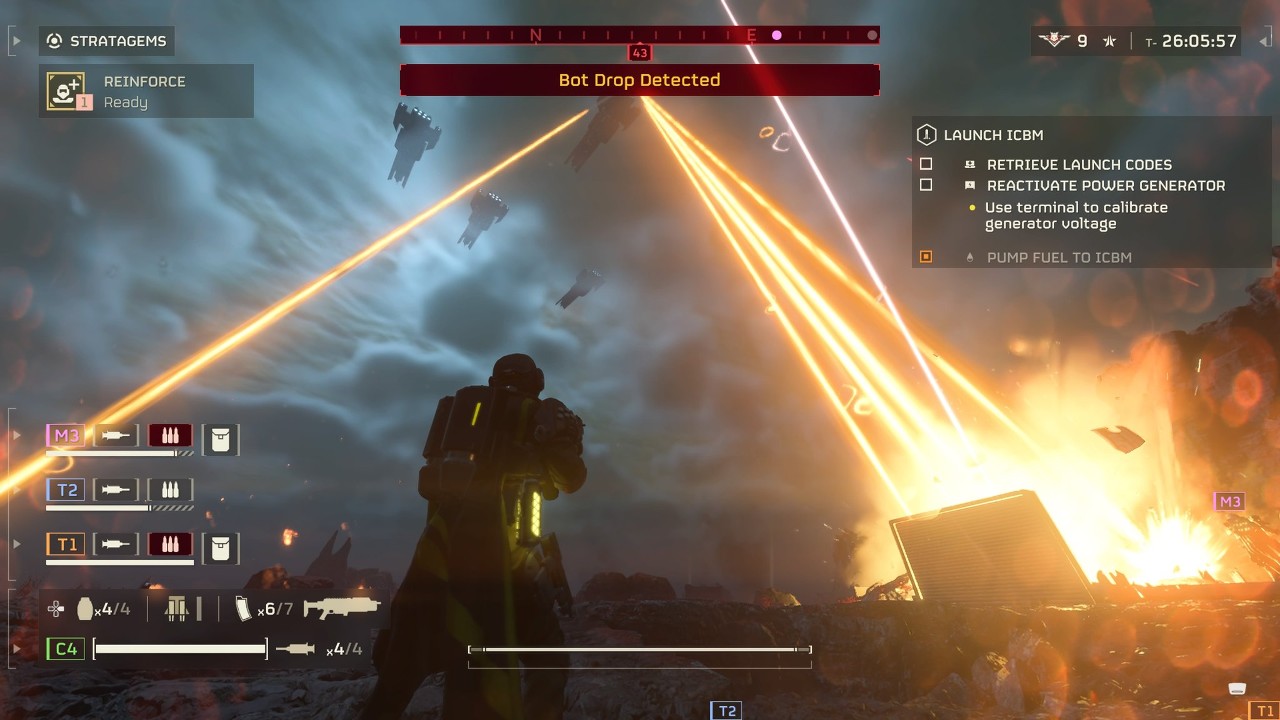Screen dimensions: 1280x720
Task: Select the equipped launcher weapon icon
Action: pyautogui.click(x=342, y=607)
